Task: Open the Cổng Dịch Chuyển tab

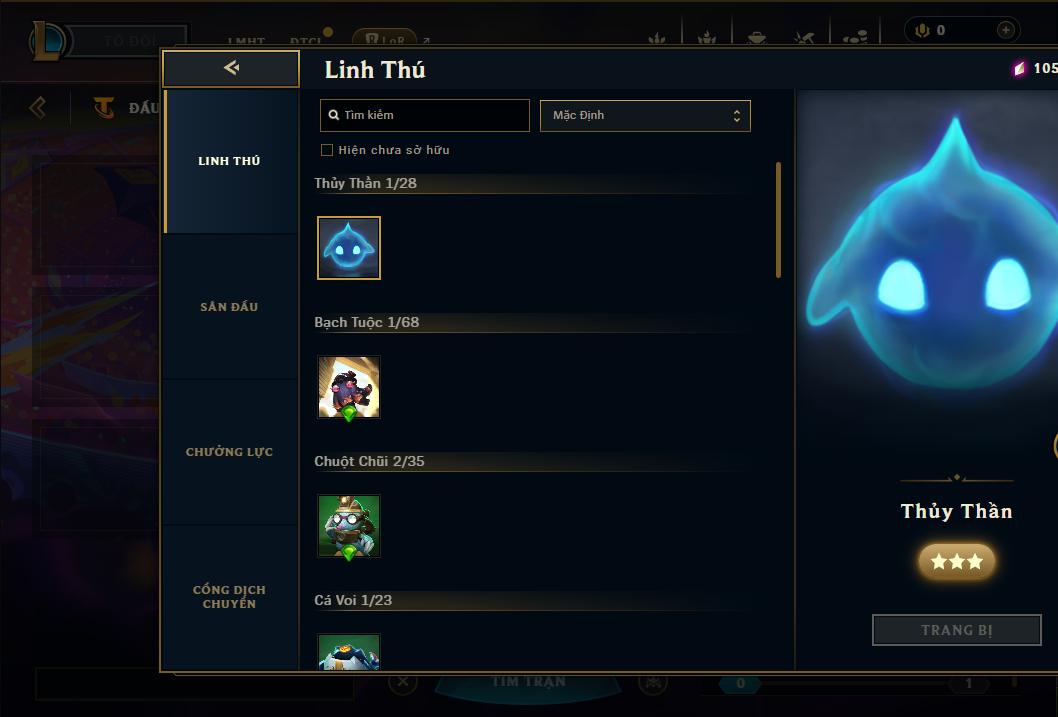Action: pyautogui.click(x=229, y=597)
